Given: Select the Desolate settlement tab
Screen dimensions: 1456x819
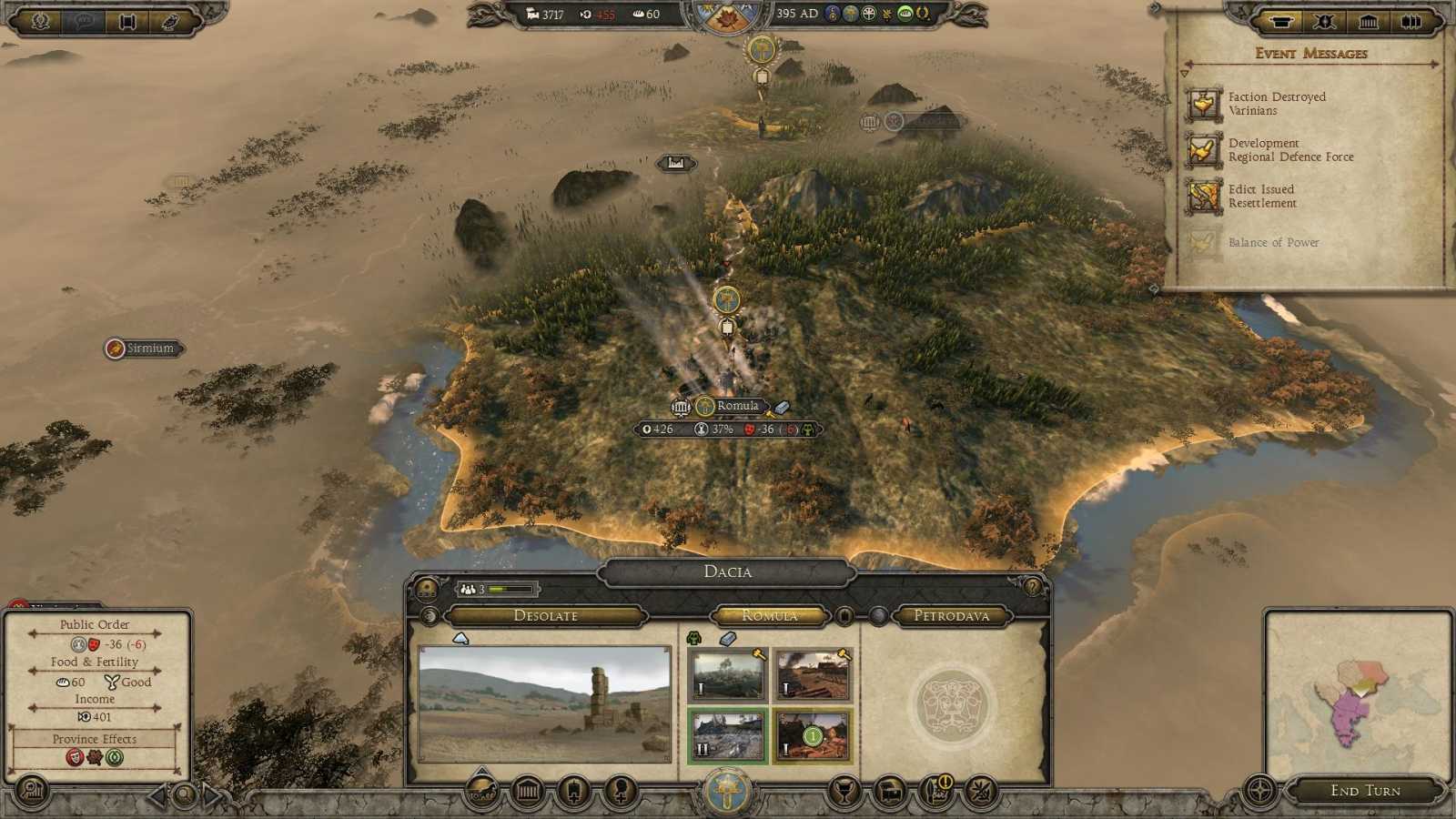Looking at the screenshot, I should 546,616.
